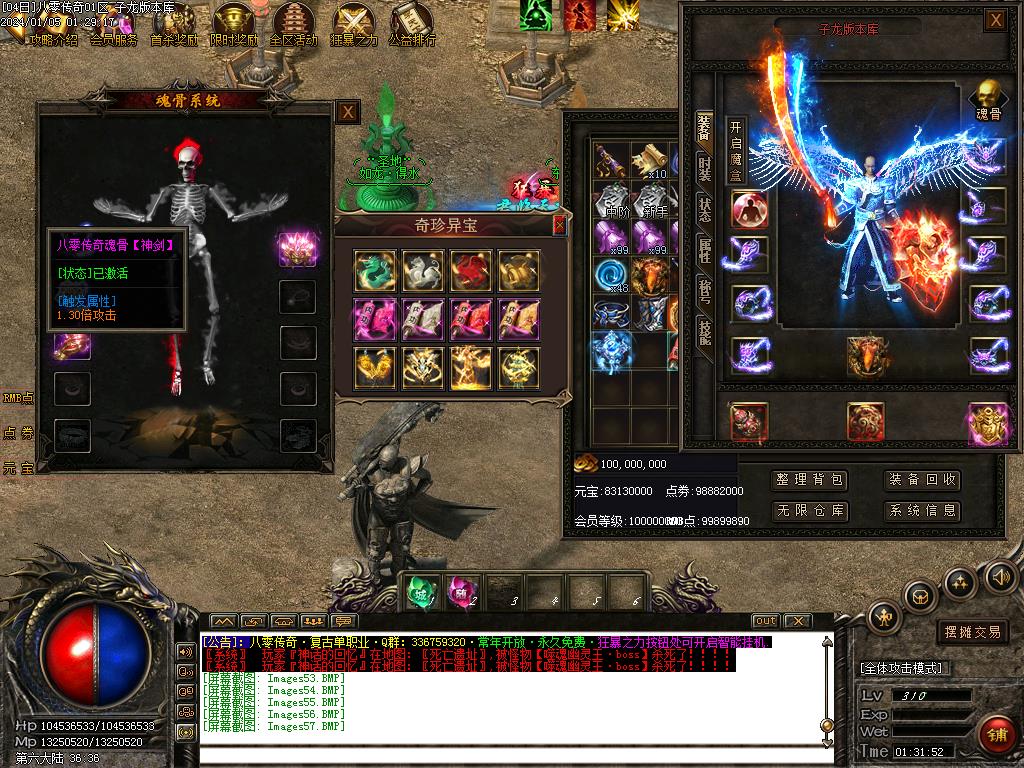Viewport: 1024px width, 768px height.
Task: Open the 限时奖励 trophy reward icon
Action: 234,24
